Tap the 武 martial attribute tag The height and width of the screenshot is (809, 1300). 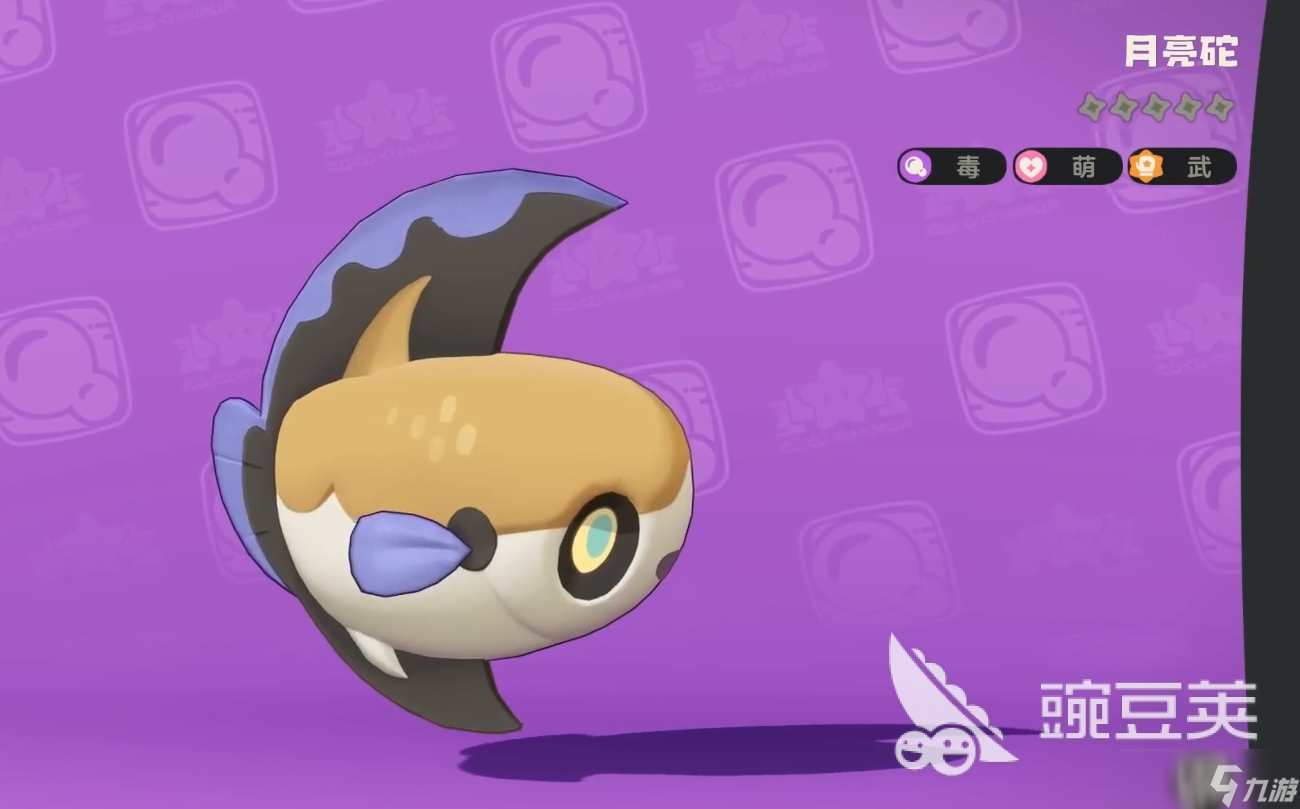1182,167
